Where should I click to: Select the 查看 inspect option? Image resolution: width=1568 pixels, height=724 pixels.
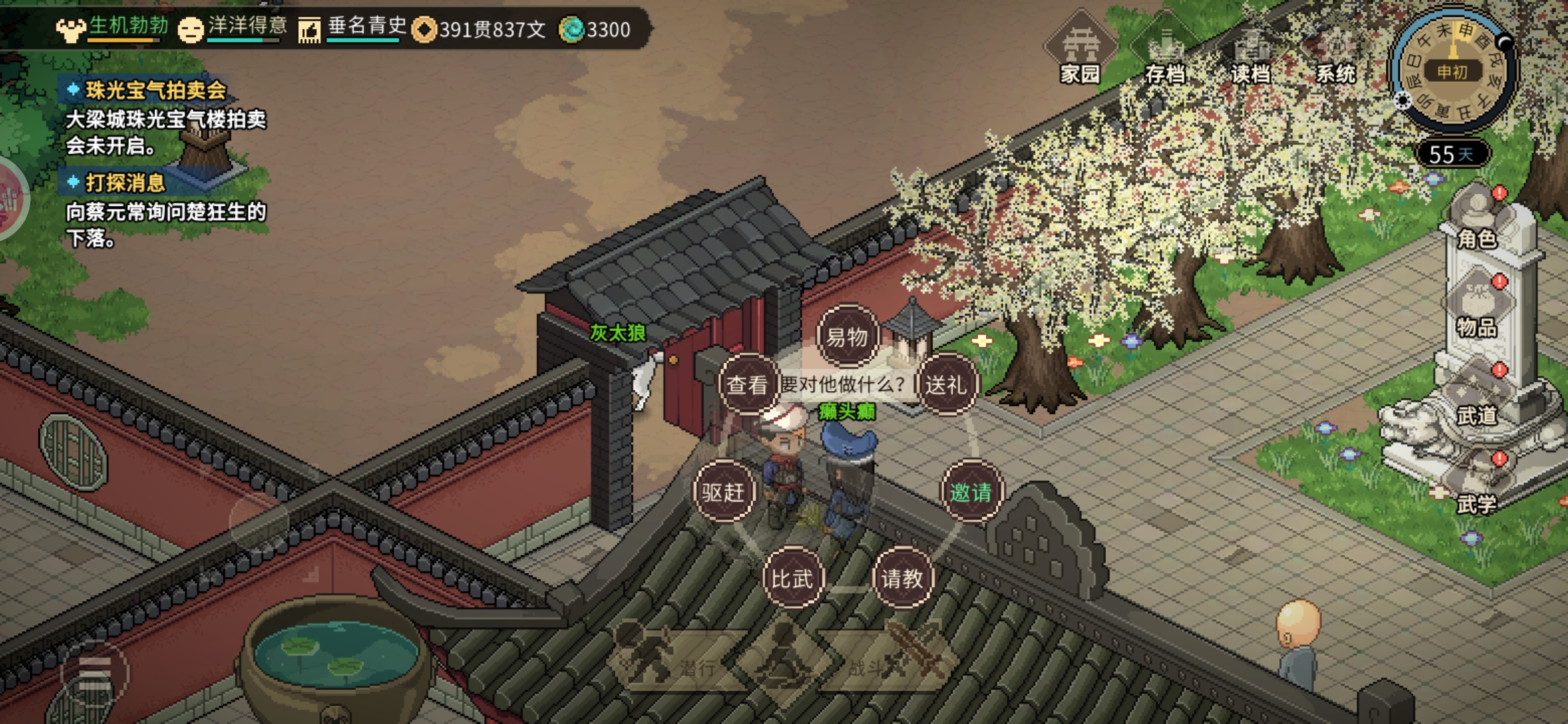click(x=747, y=384)
